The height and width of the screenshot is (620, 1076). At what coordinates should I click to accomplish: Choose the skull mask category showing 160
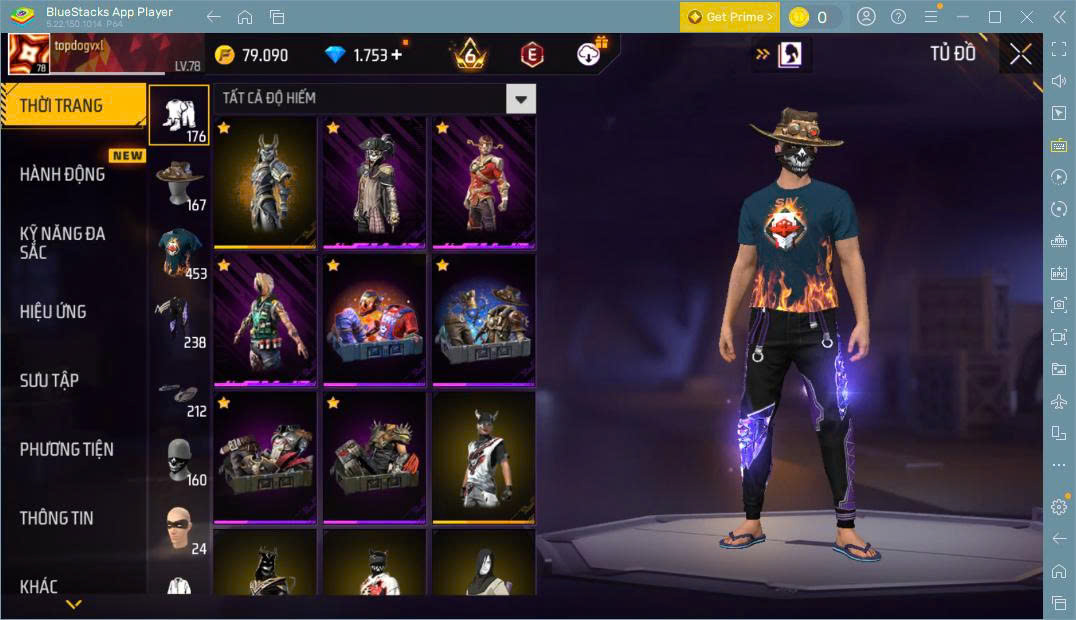180,460
